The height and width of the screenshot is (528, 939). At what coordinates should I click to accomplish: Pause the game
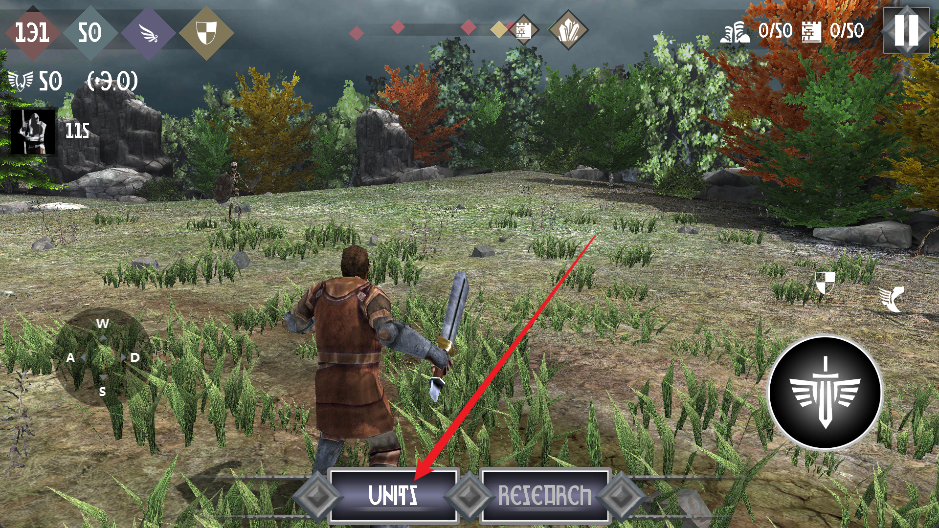908,30
